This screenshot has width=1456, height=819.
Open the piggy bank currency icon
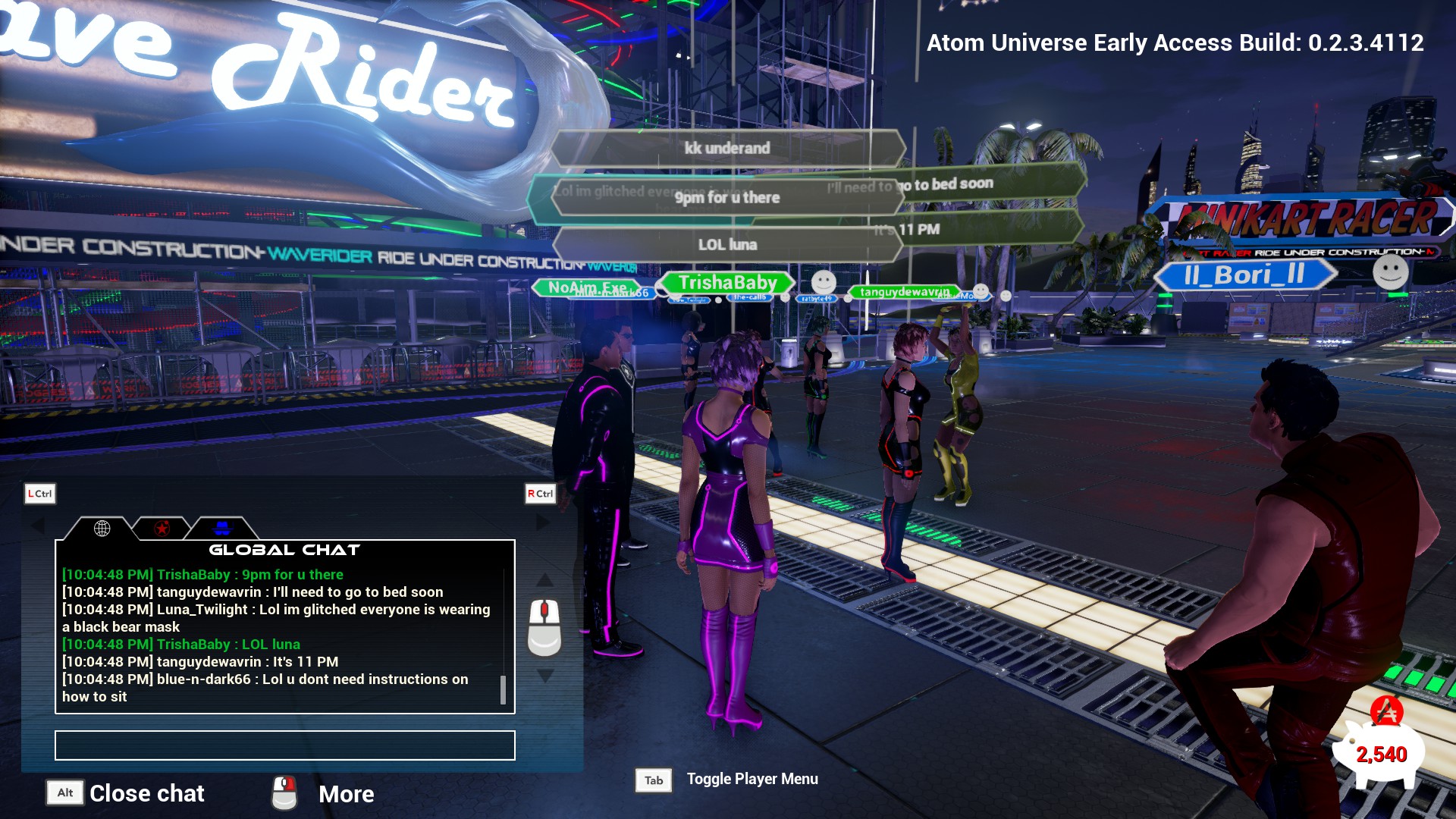[x=1380, y=748]
